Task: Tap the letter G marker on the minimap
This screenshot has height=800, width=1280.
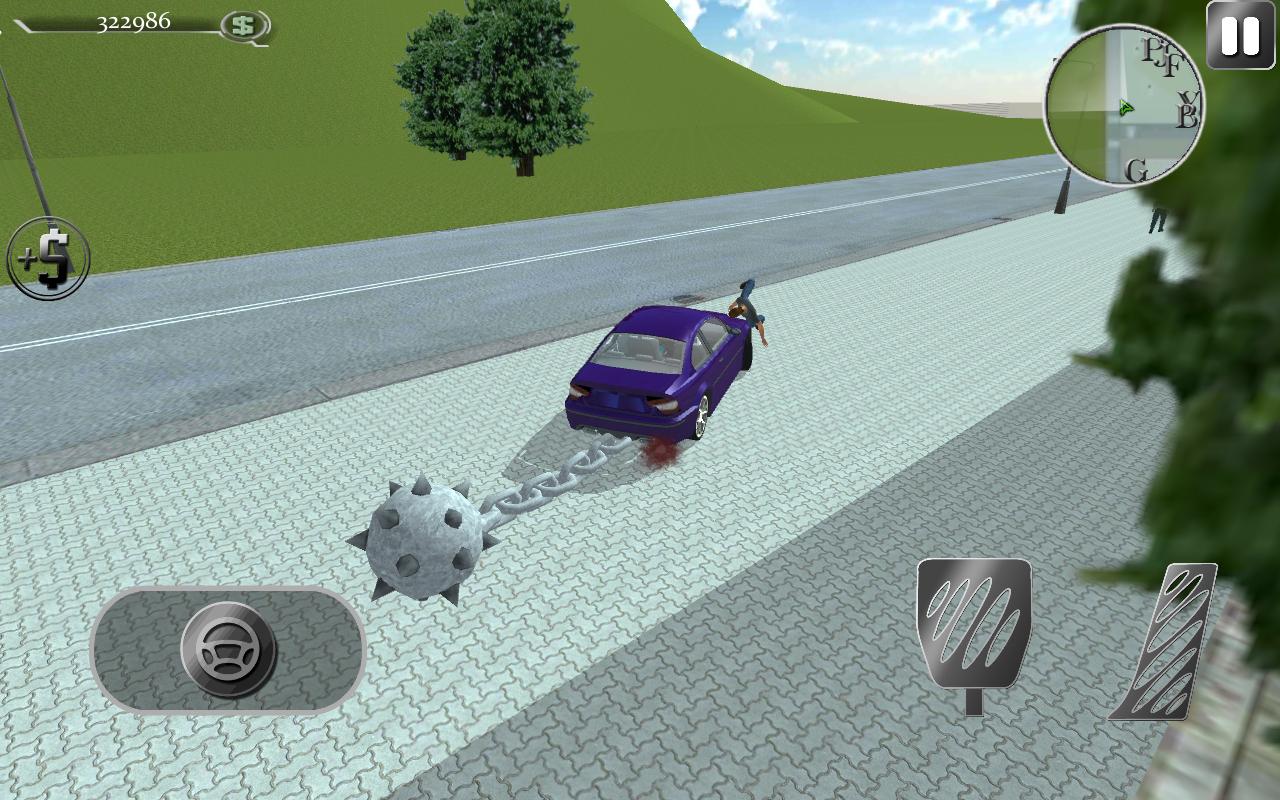Action: [x=1136, y=168]
